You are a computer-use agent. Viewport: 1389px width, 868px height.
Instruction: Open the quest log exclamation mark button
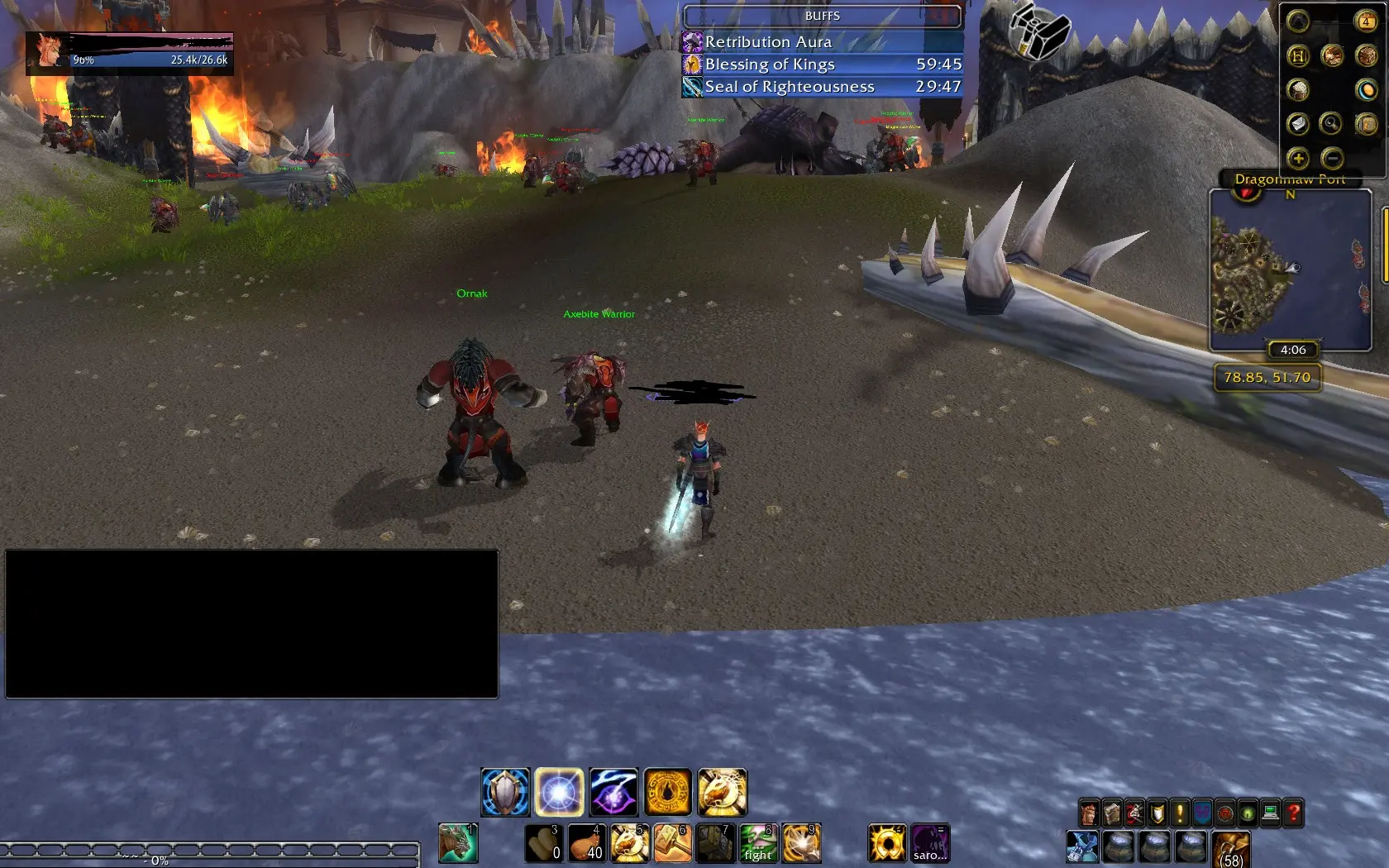[1180, 813]
